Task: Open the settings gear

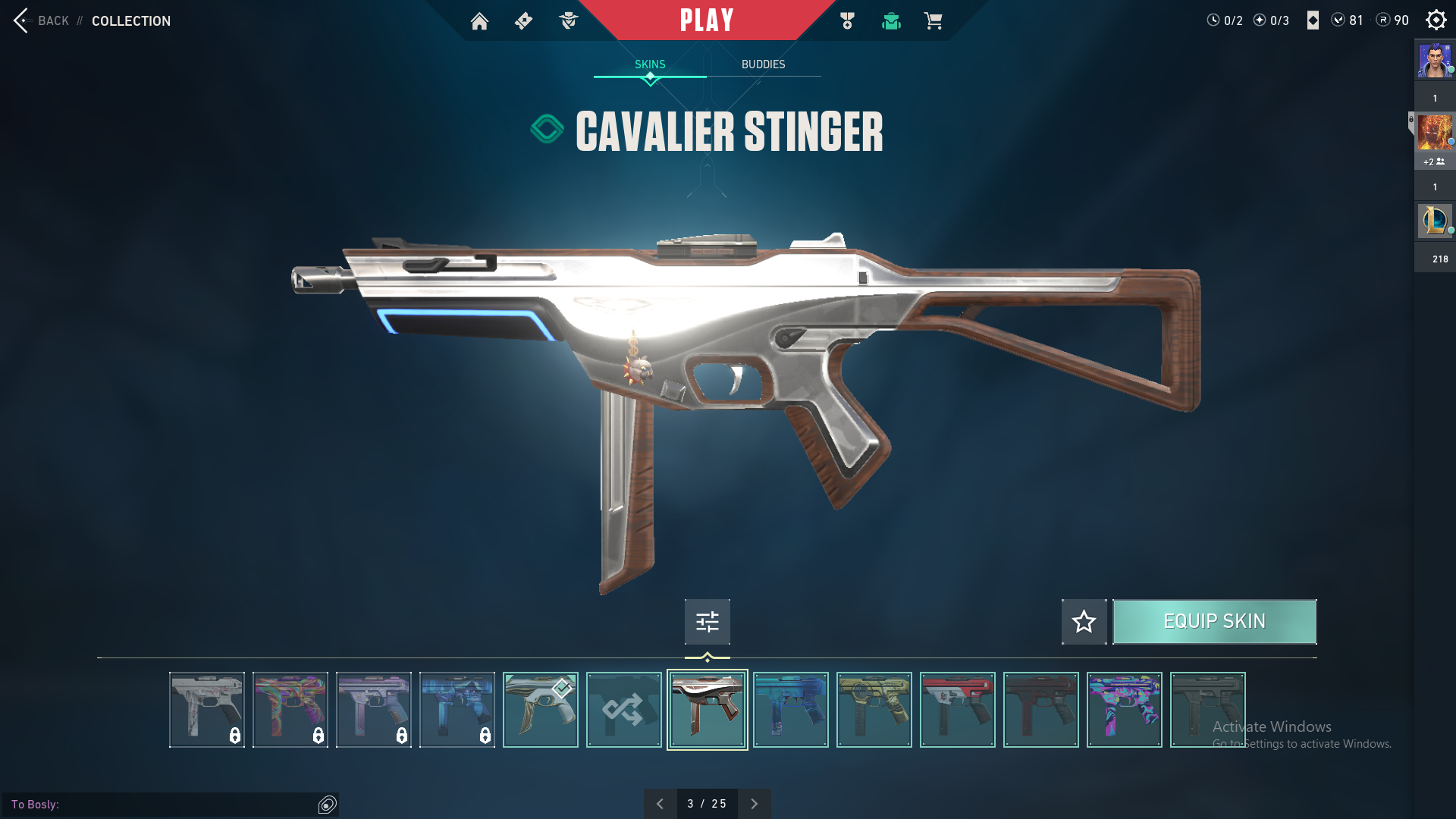Action: tap(1436, 20)
